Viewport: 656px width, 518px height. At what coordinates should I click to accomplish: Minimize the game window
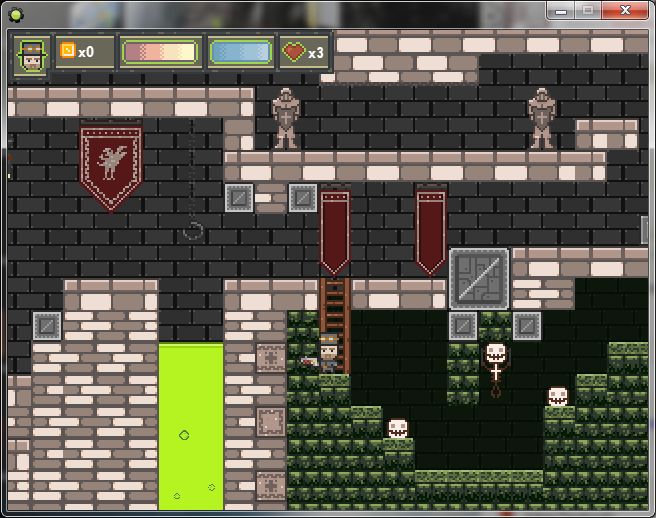562,9
